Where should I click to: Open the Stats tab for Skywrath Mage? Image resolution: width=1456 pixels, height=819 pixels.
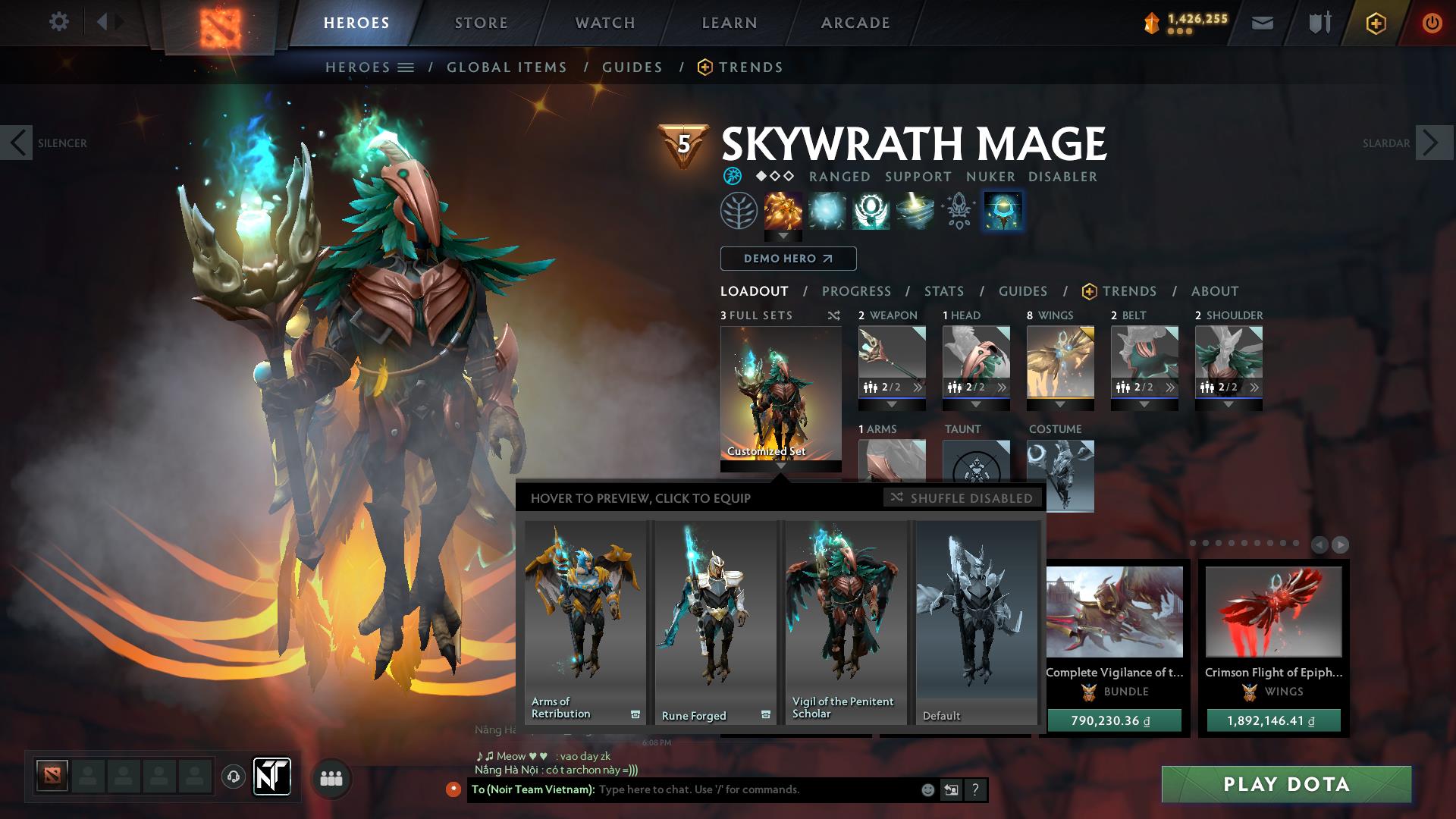tap(943, 291)
